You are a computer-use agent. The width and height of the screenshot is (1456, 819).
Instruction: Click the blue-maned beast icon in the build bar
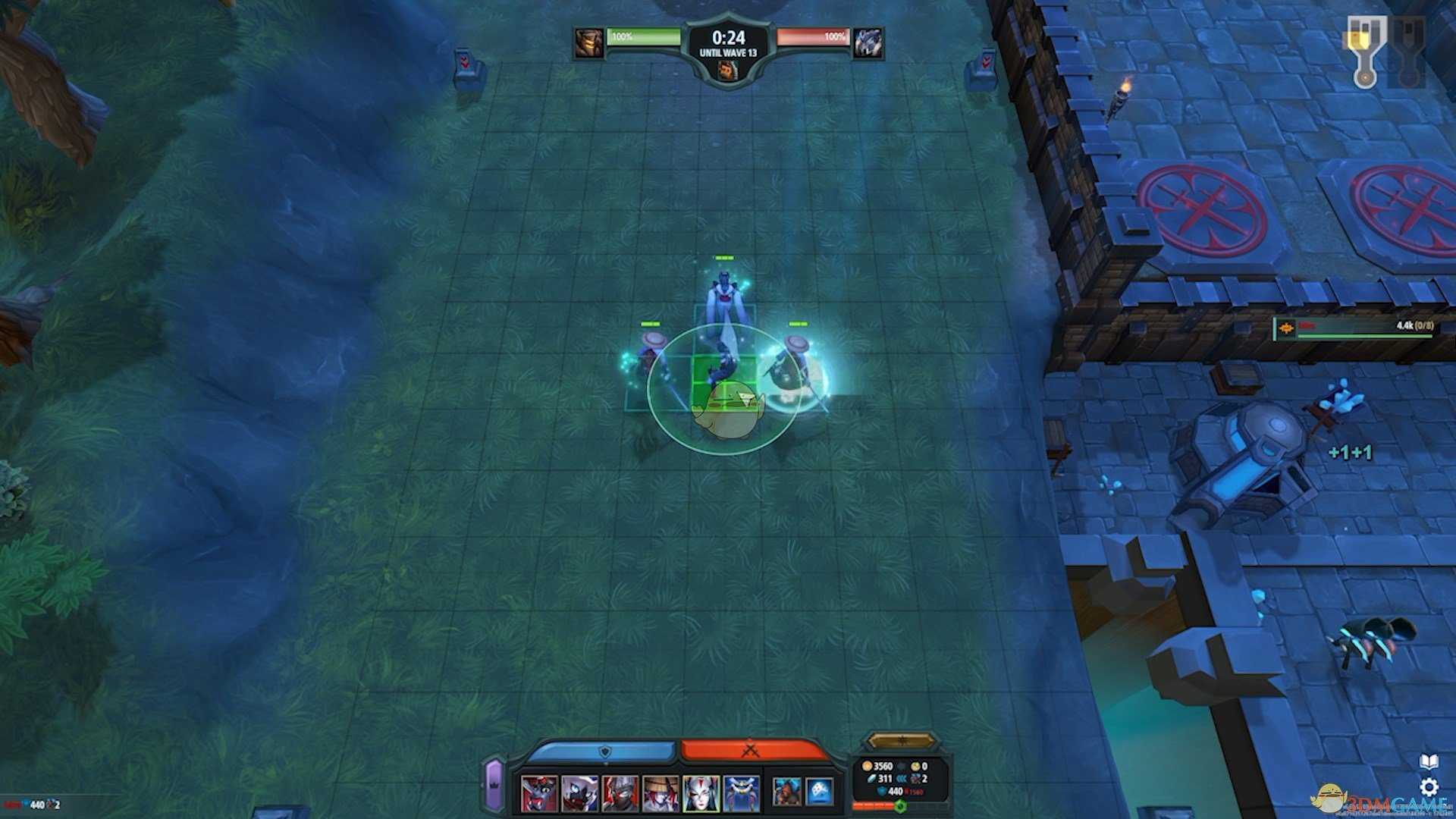click(786, 792)
